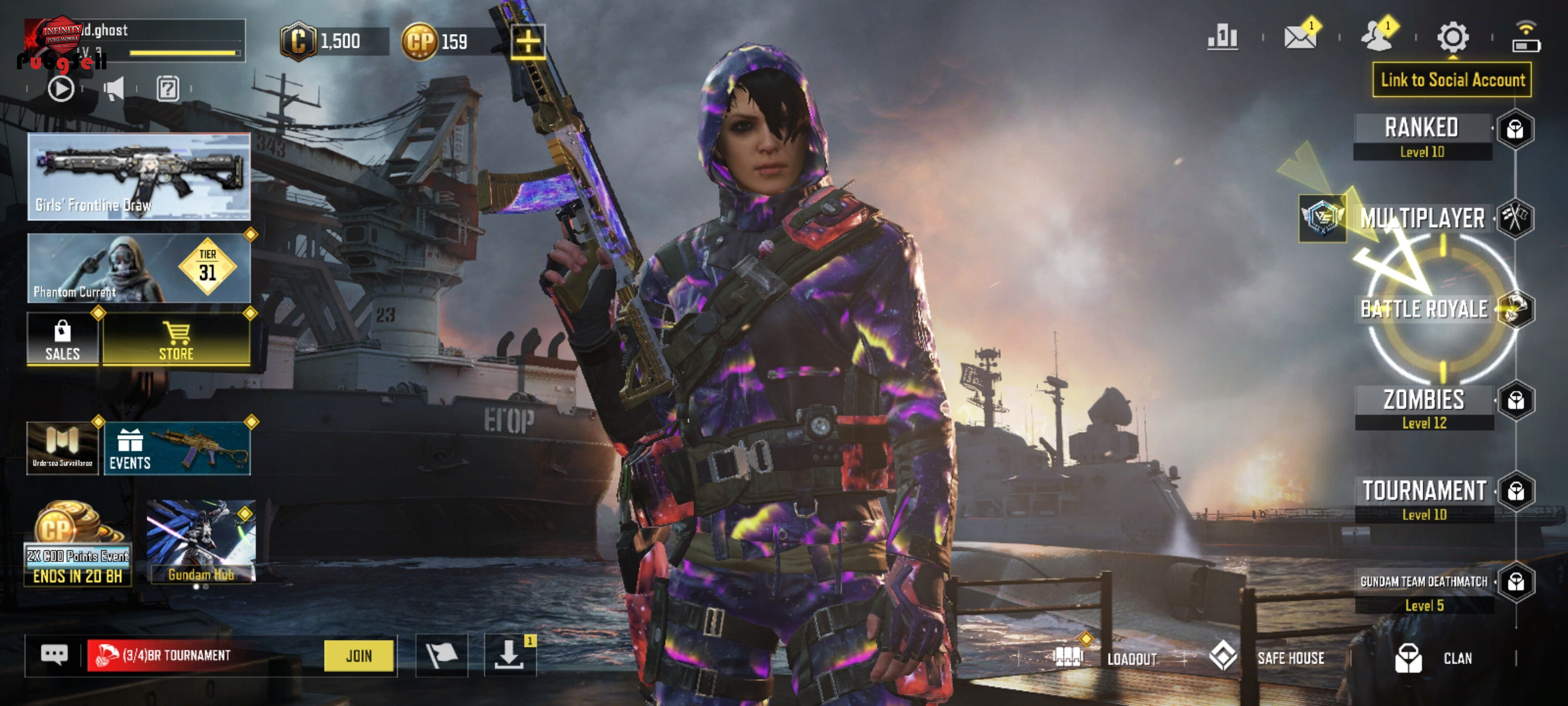1568x706 pixels.
Task: Open the leaderboard bar chart icon
Action: 1223,37
